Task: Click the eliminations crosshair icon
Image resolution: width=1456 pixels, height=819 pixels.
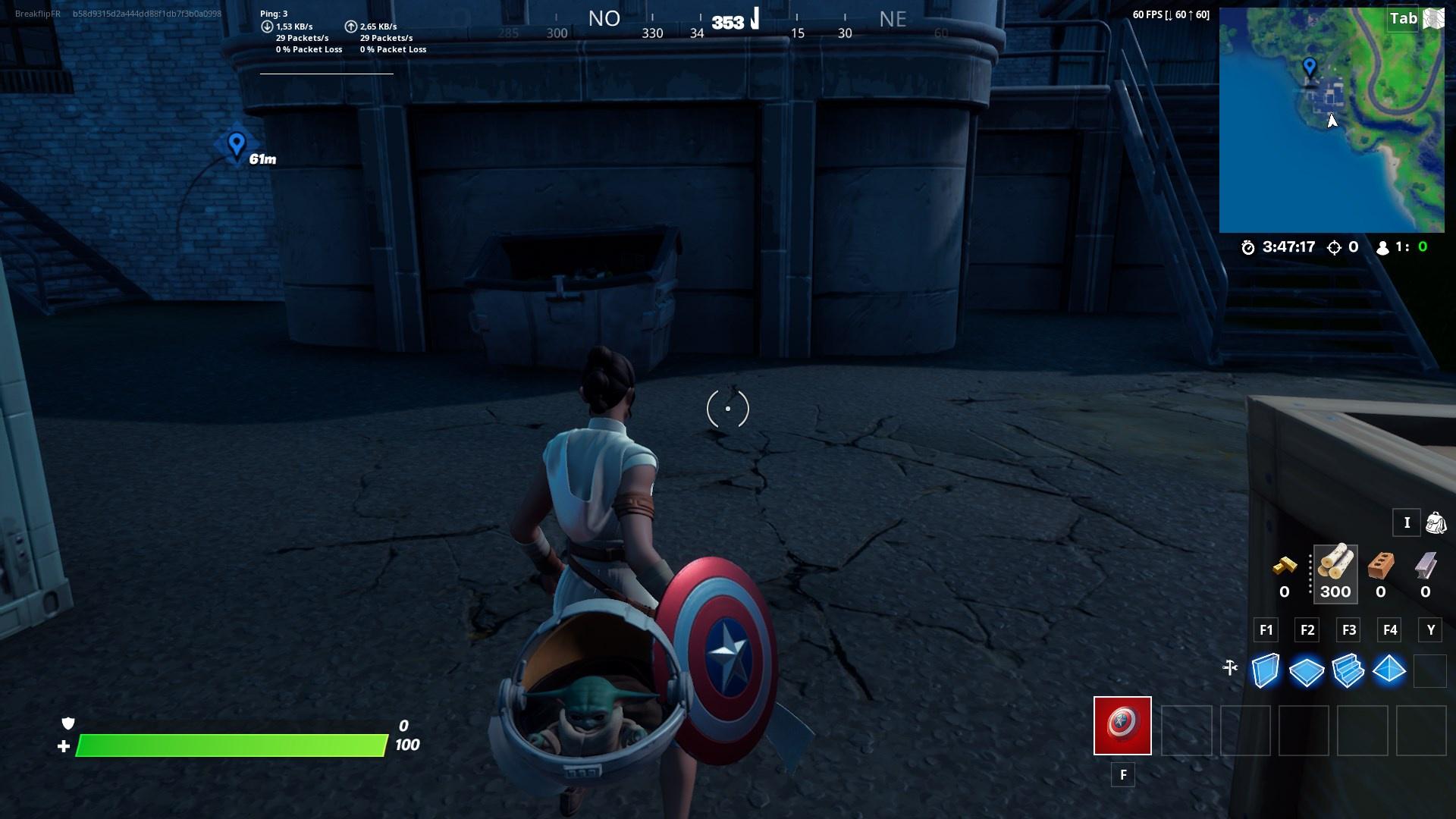Action: pos(1335,246)
